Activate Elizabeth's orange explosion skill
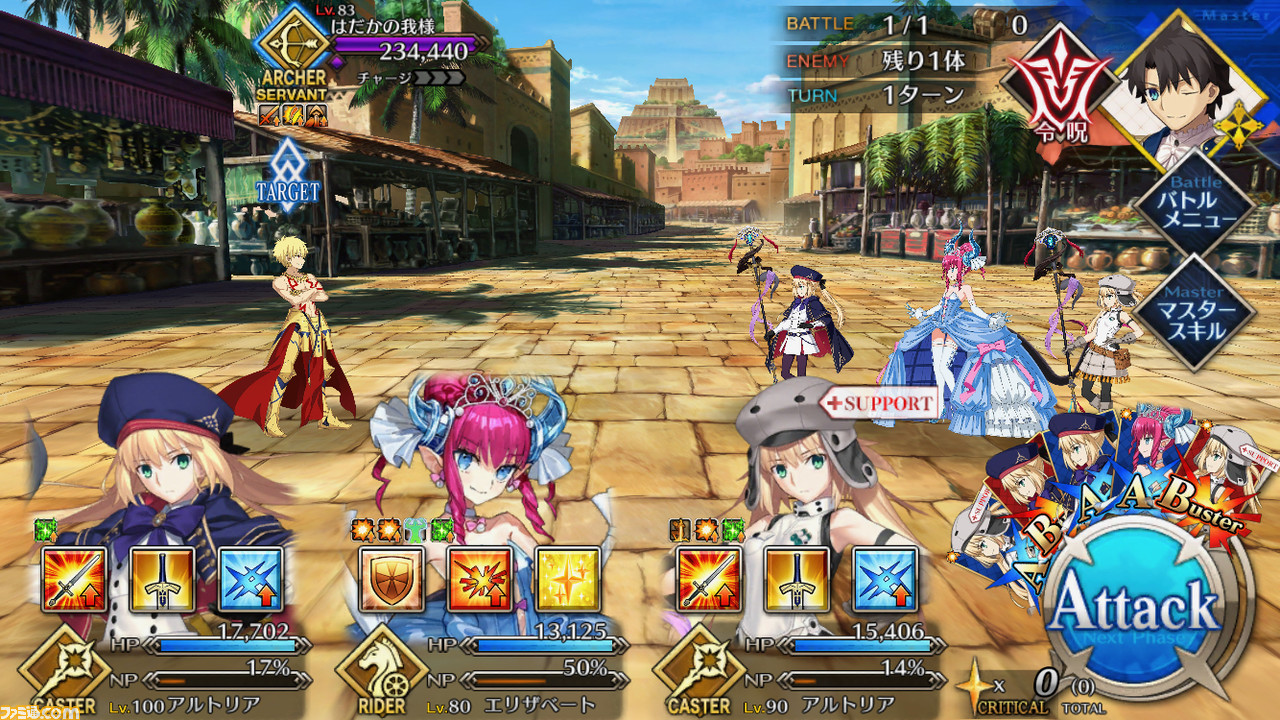Screen dimensions: 1280x720 (x=480, y=579)
